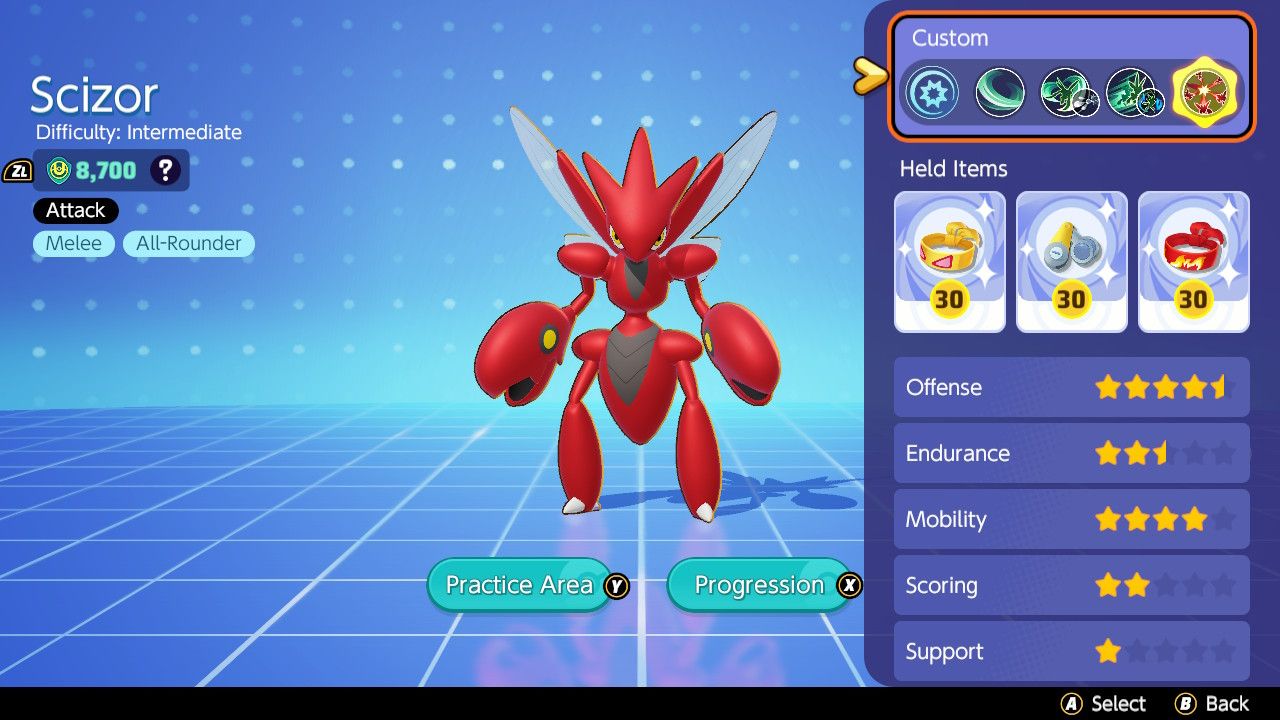Select the Melee type label
The width and height of the screenshot is (1280, 720).
click(72, 243)
